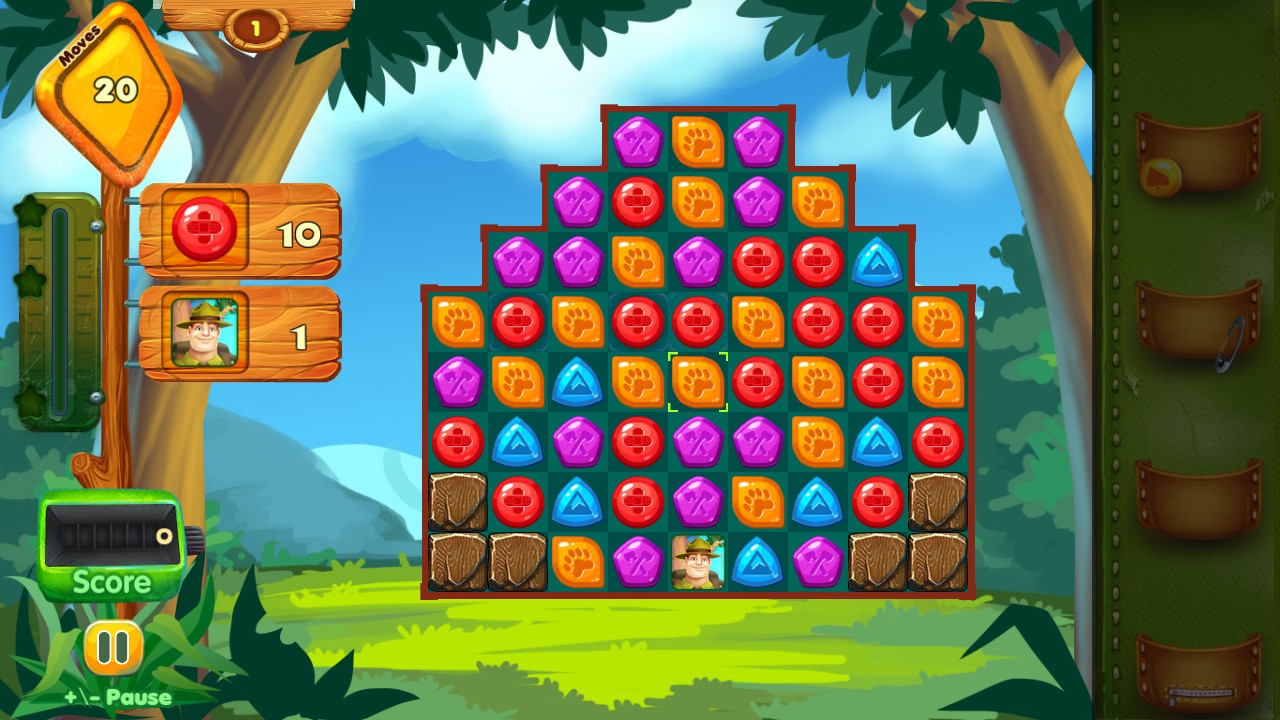Click the highlighted orange paw tile
The image size is (1280, 720).
(x=697, y=382)
